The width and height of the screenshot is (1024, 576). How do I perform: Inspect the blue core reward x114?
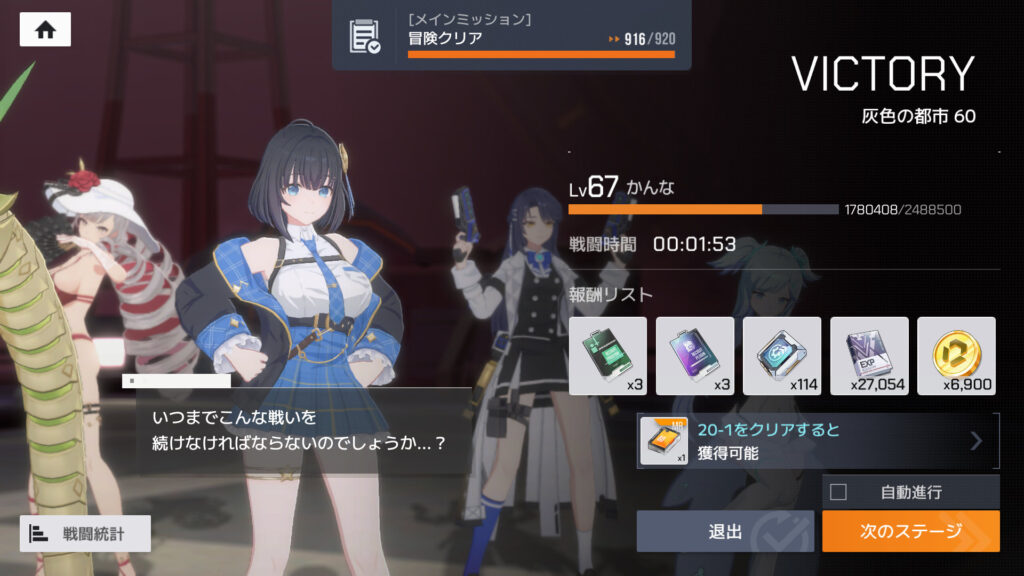click(782, 355)
